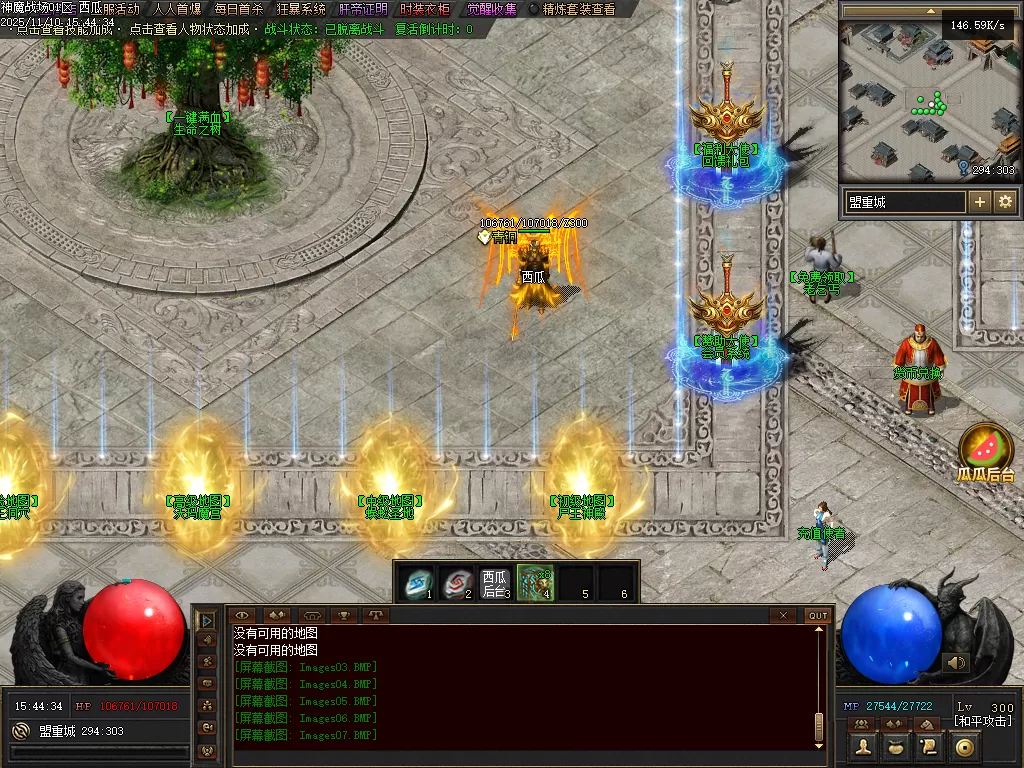Select the 西瓜后台 item in slot 3

pos(495,582)
